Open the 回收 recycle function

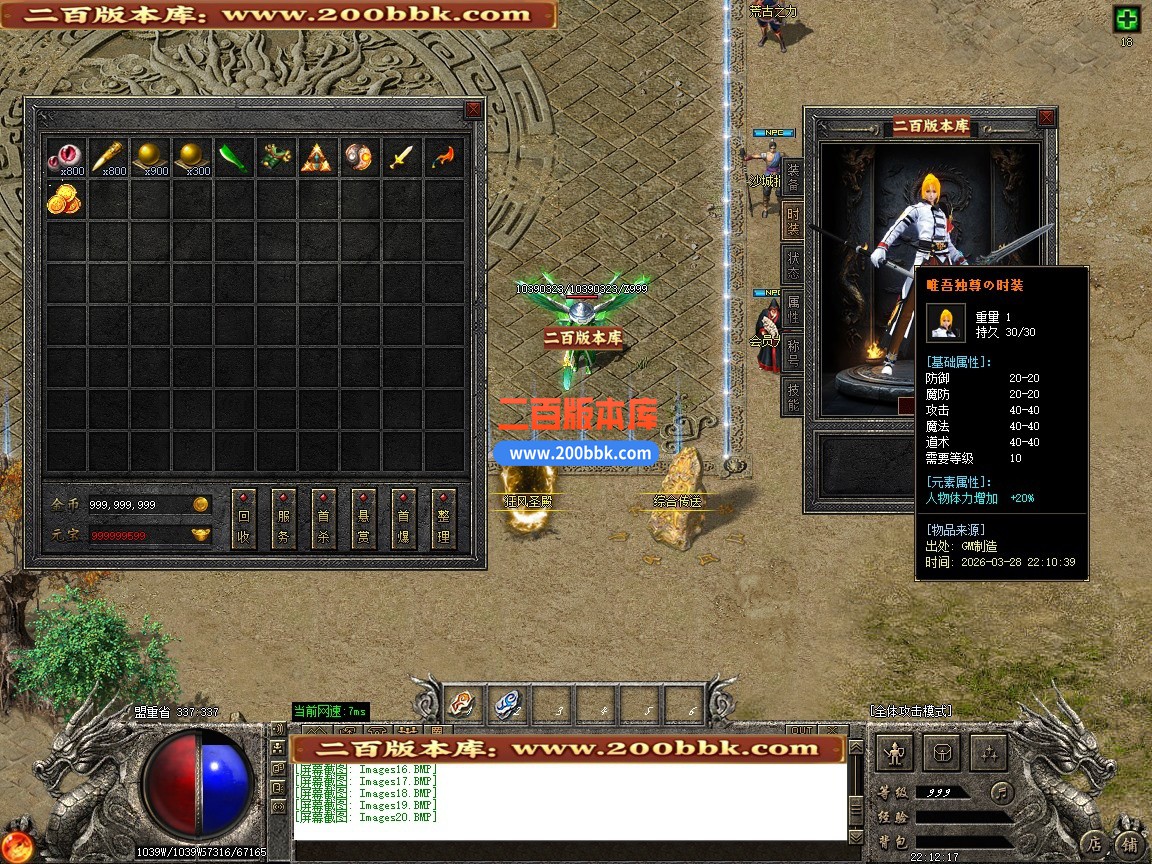(244, 520)
